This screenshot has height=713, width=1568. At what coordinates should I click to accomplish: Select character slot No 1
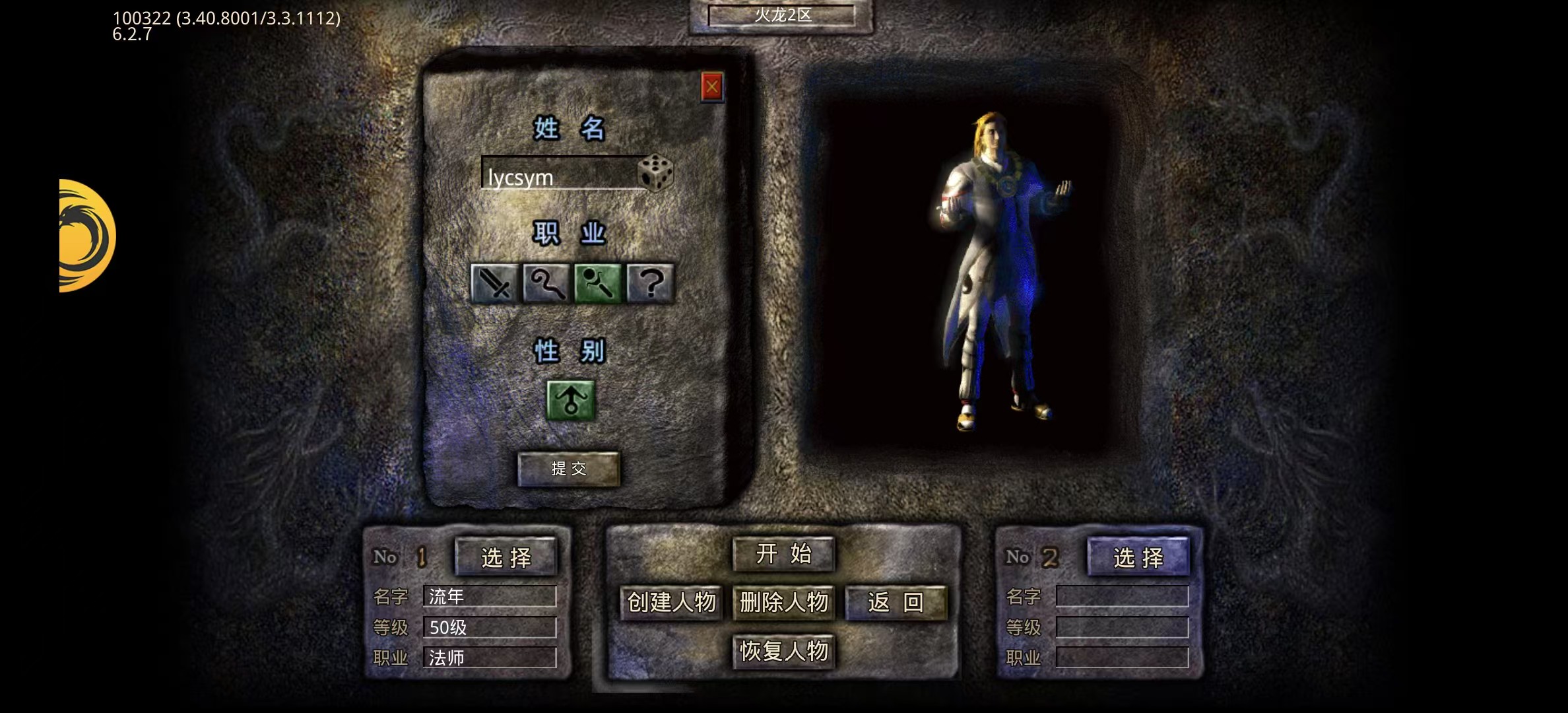pos(506,558)
